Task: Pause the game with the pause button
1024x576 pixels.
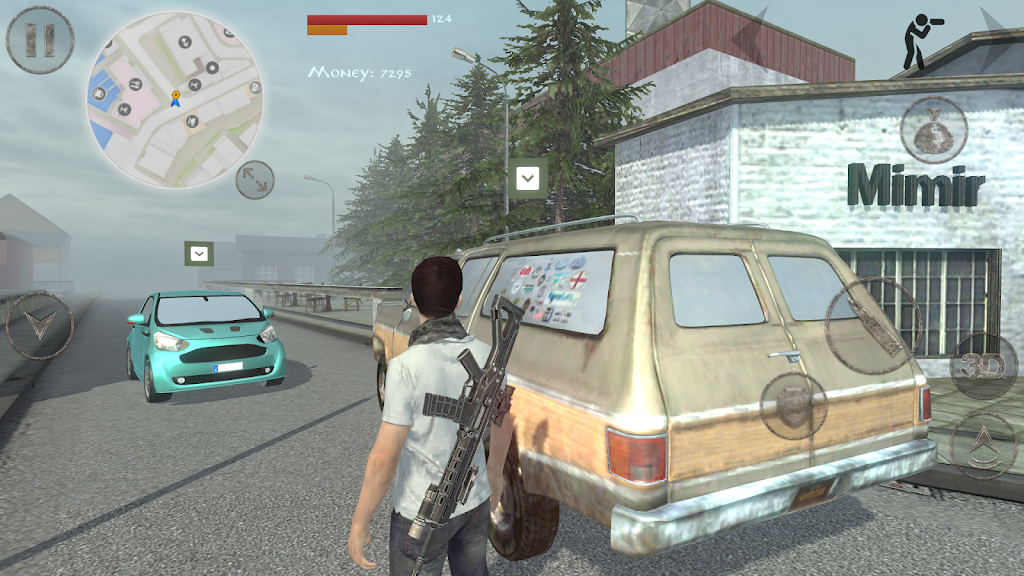Action: click(x=40, y=39)
